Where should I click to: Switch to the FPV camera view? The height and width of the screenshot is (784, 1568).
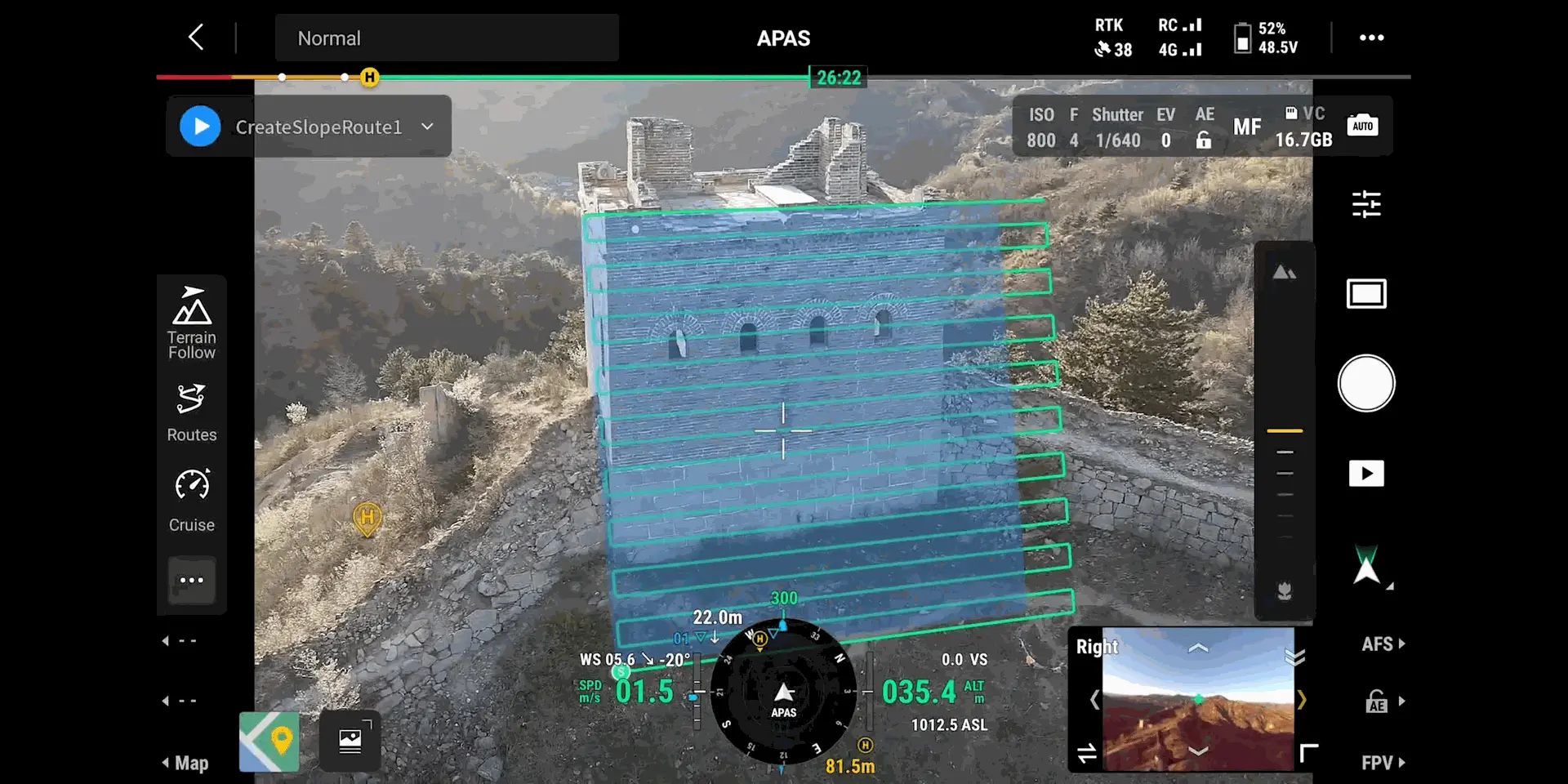[1383, 763]
